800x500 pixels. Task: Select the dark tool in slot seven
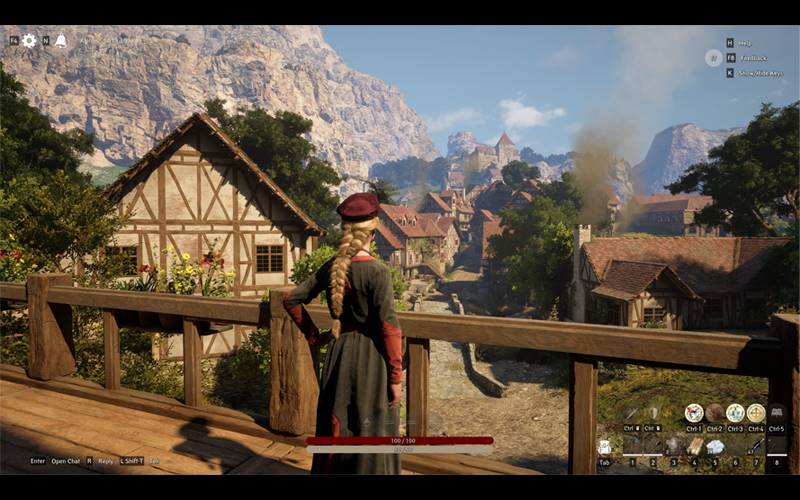pyautogui.click(x=757, y=446)
